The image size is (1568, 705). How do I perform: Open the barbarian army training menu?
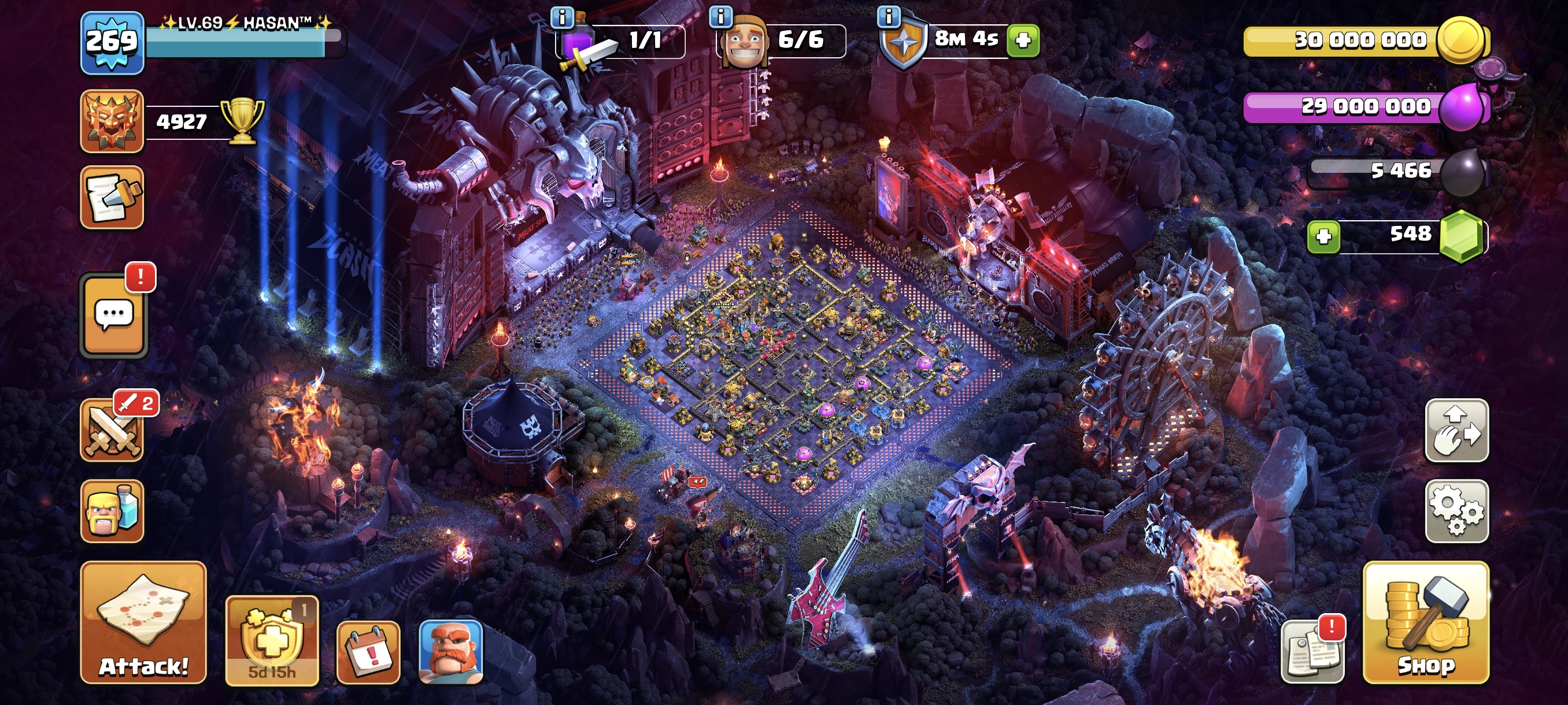pyautogui.click(x=112, y=511)
